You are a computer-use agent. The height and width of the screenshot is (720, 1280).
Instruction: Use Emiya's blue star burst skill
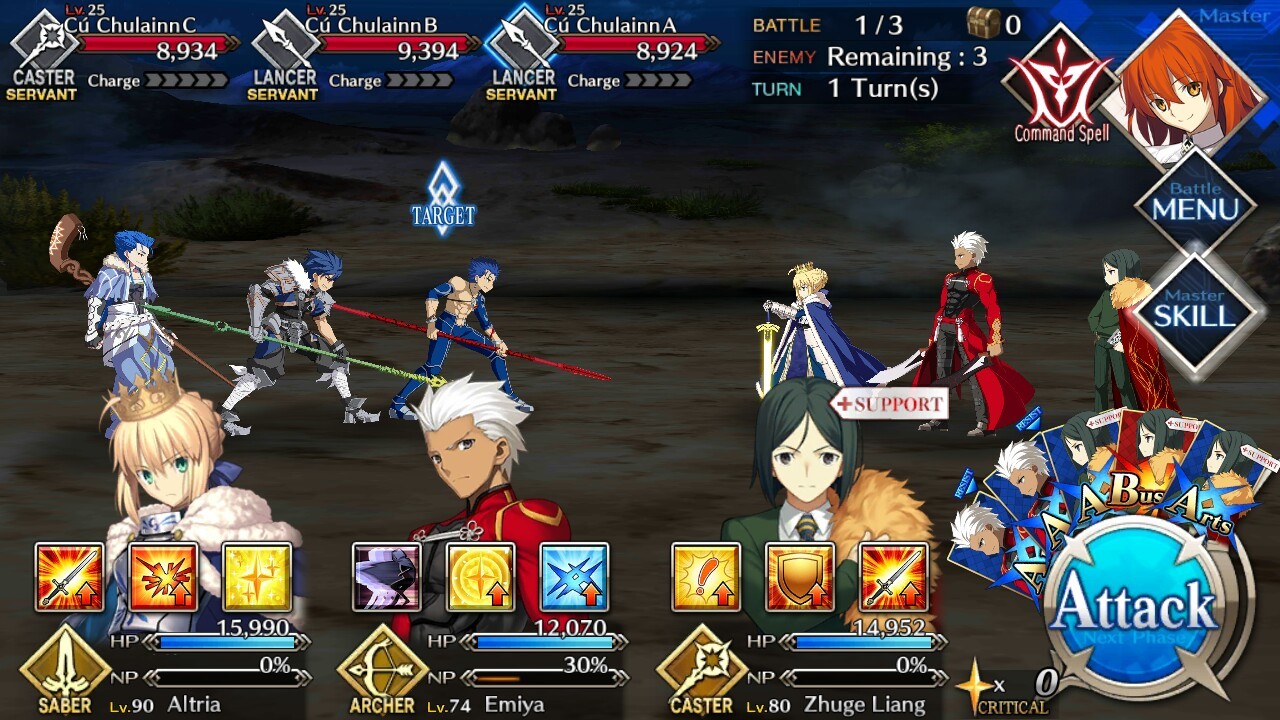pyautogui.click(x=574, y=577)
